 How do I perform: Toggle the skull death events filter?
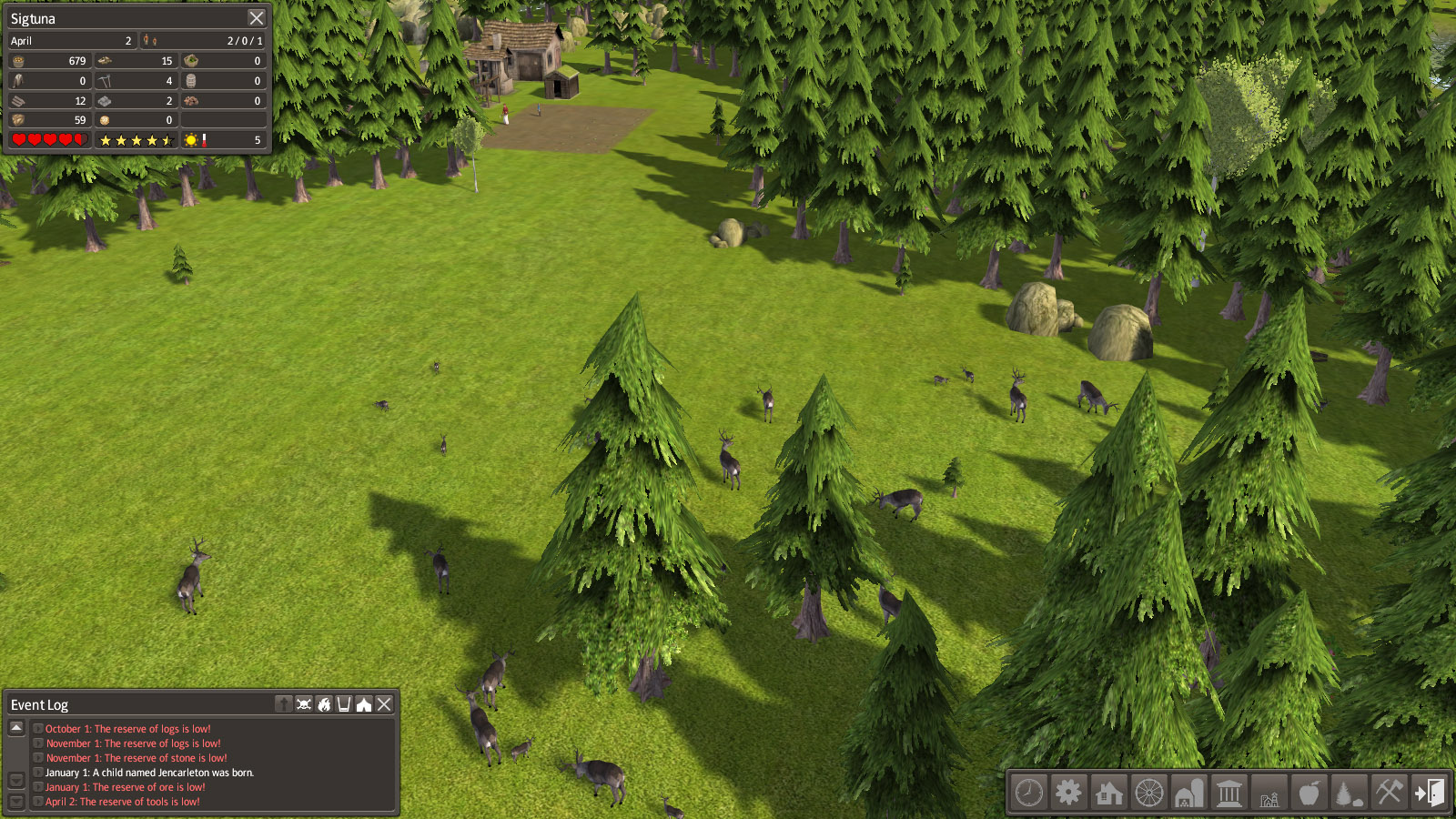click(x=304, y=704)
